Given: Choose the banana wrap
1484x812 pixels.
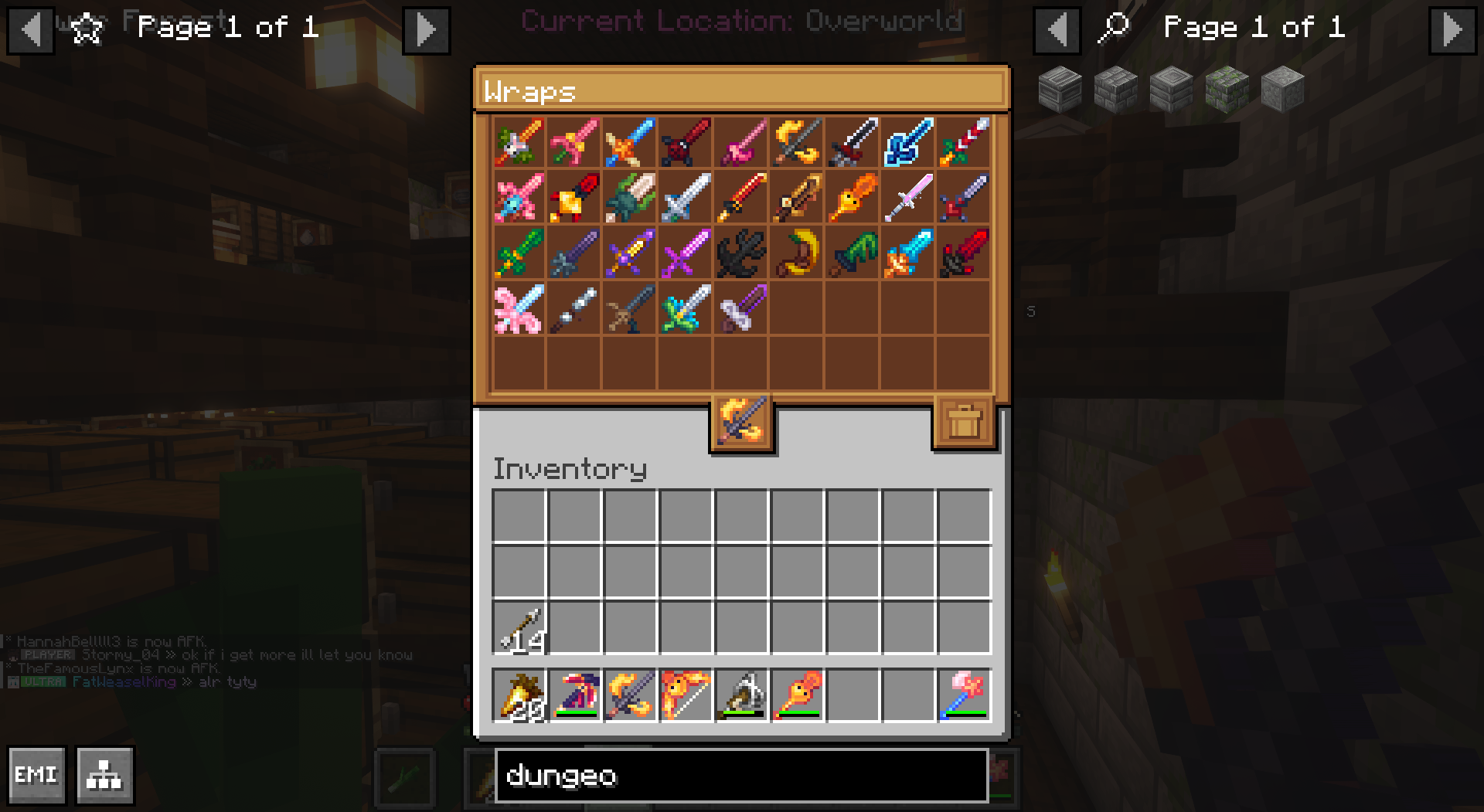Looking at the screenshot, I should pyautogui.click(x=797, y=253).
